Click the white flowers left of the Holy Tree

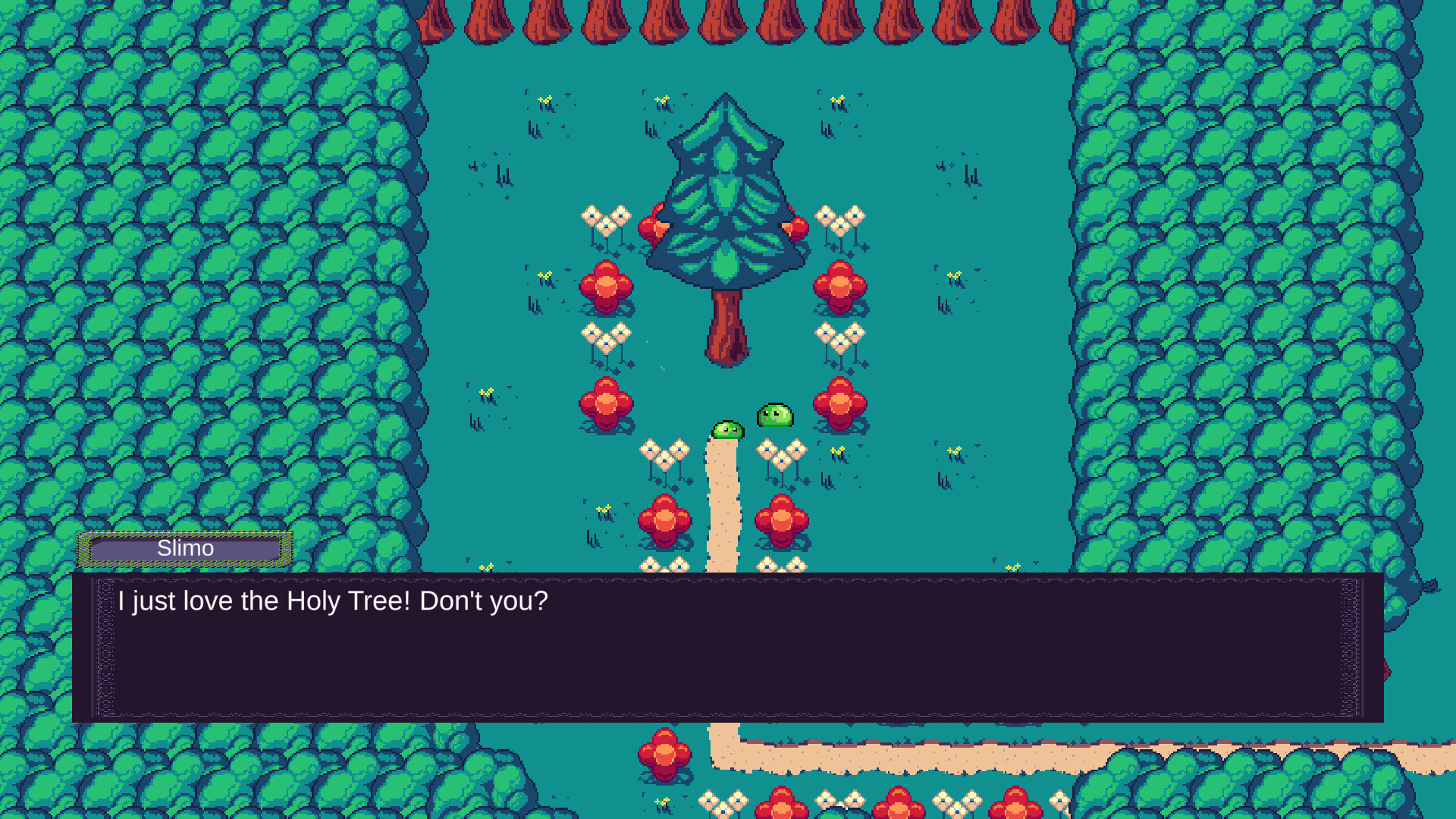coord(607,220)
